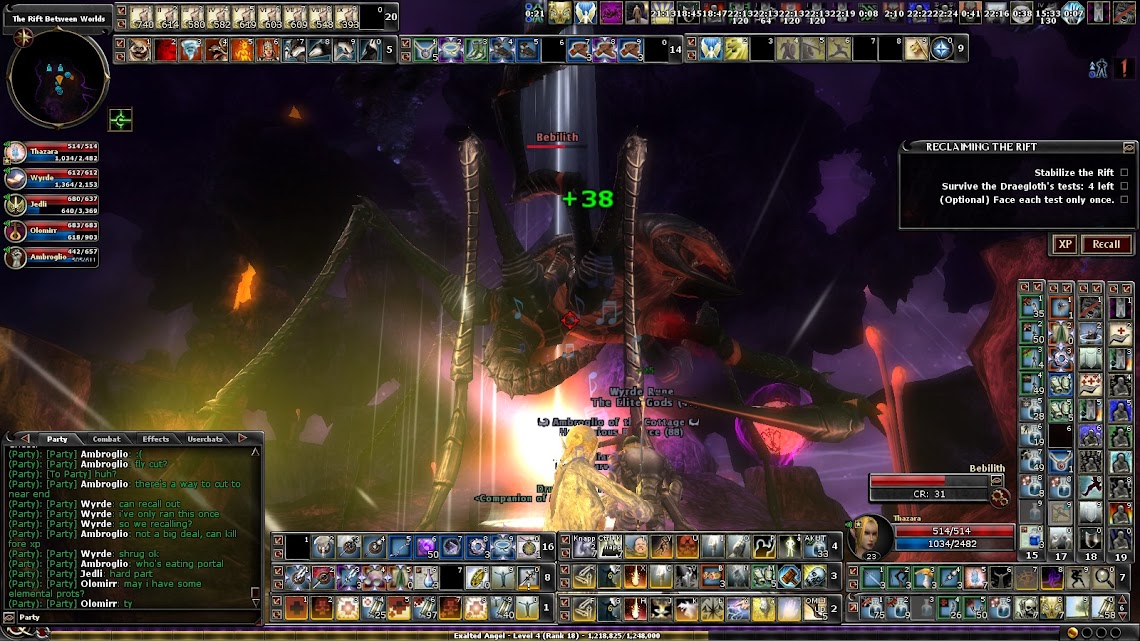Open the XP report button

click(x=1064, y=244)
